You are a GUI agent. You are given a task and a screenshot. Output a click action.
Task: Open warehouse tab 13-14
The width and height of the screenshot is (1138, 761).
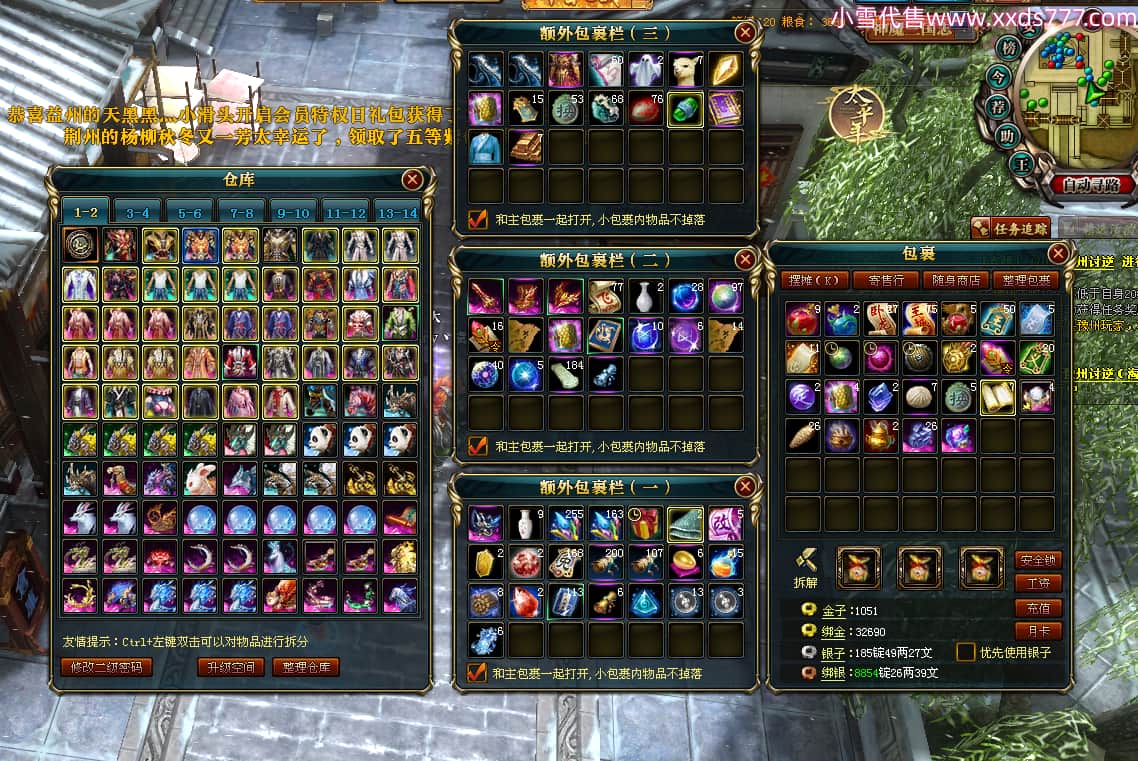(x=396, y=213)
